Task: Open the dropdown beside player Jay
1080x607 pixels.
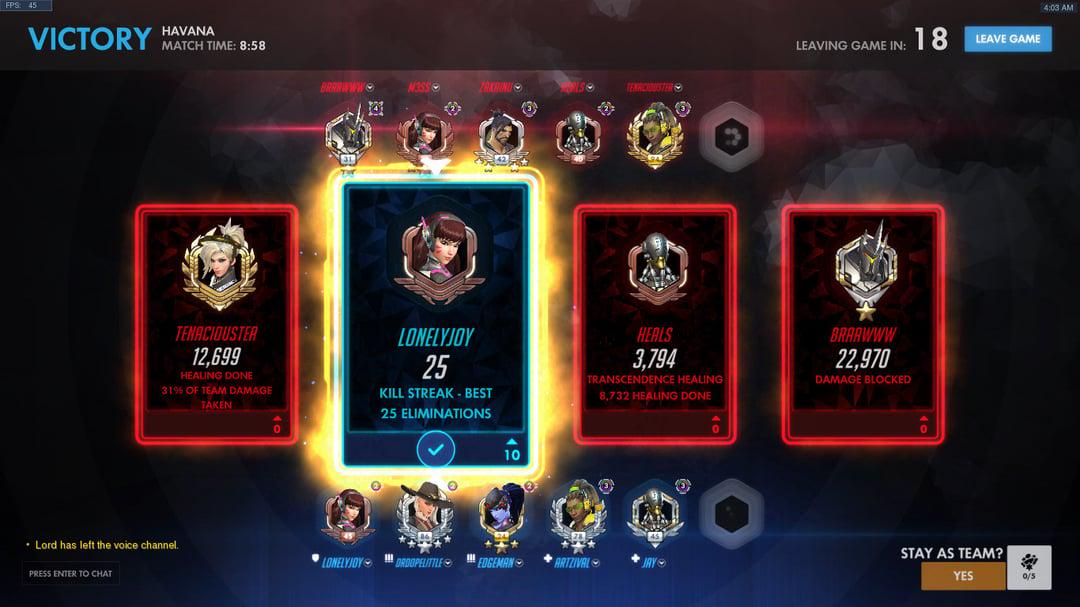Action: coord(664,563)
